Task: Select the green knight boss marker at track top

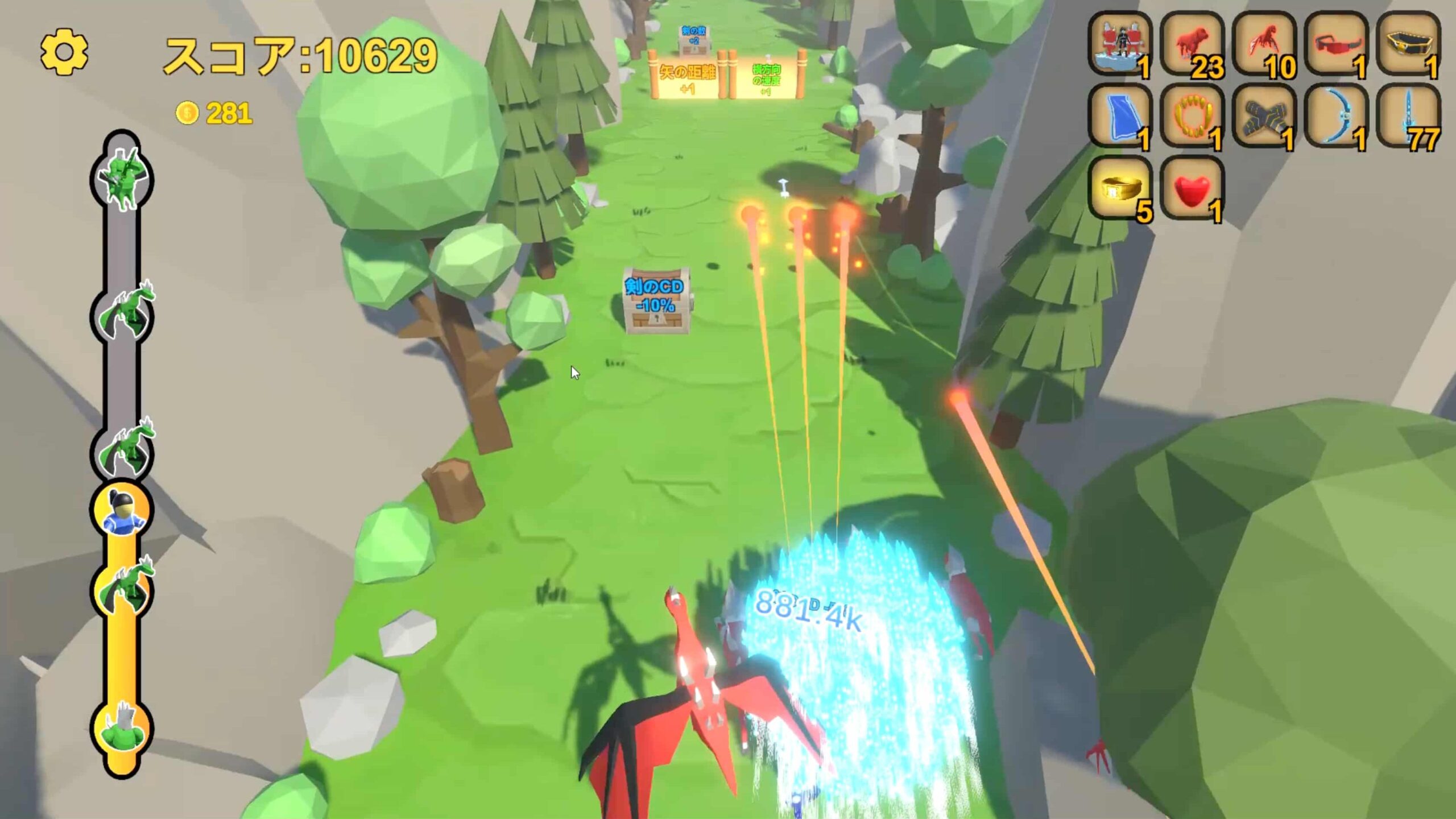Action: coord(122,179)
